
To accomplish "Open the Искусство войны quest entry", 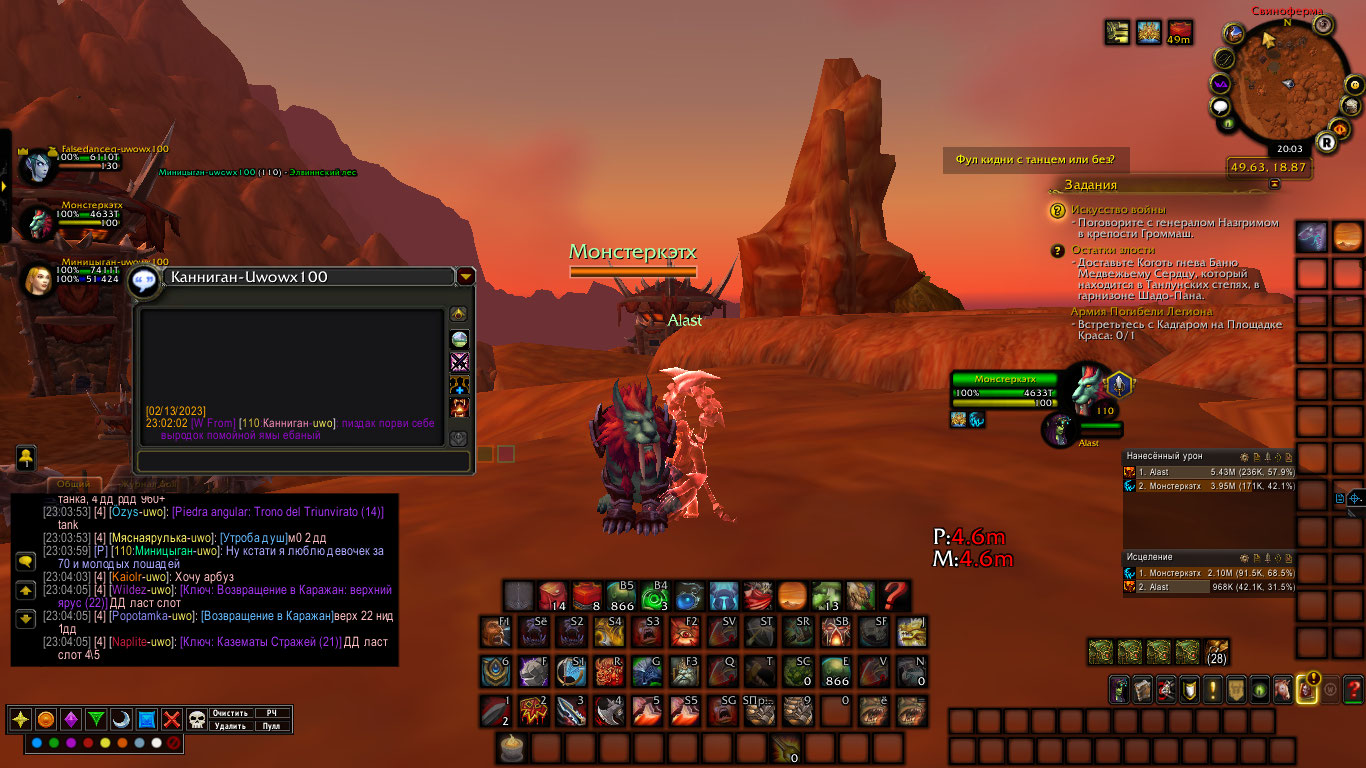I will [x=1112, y=210].
